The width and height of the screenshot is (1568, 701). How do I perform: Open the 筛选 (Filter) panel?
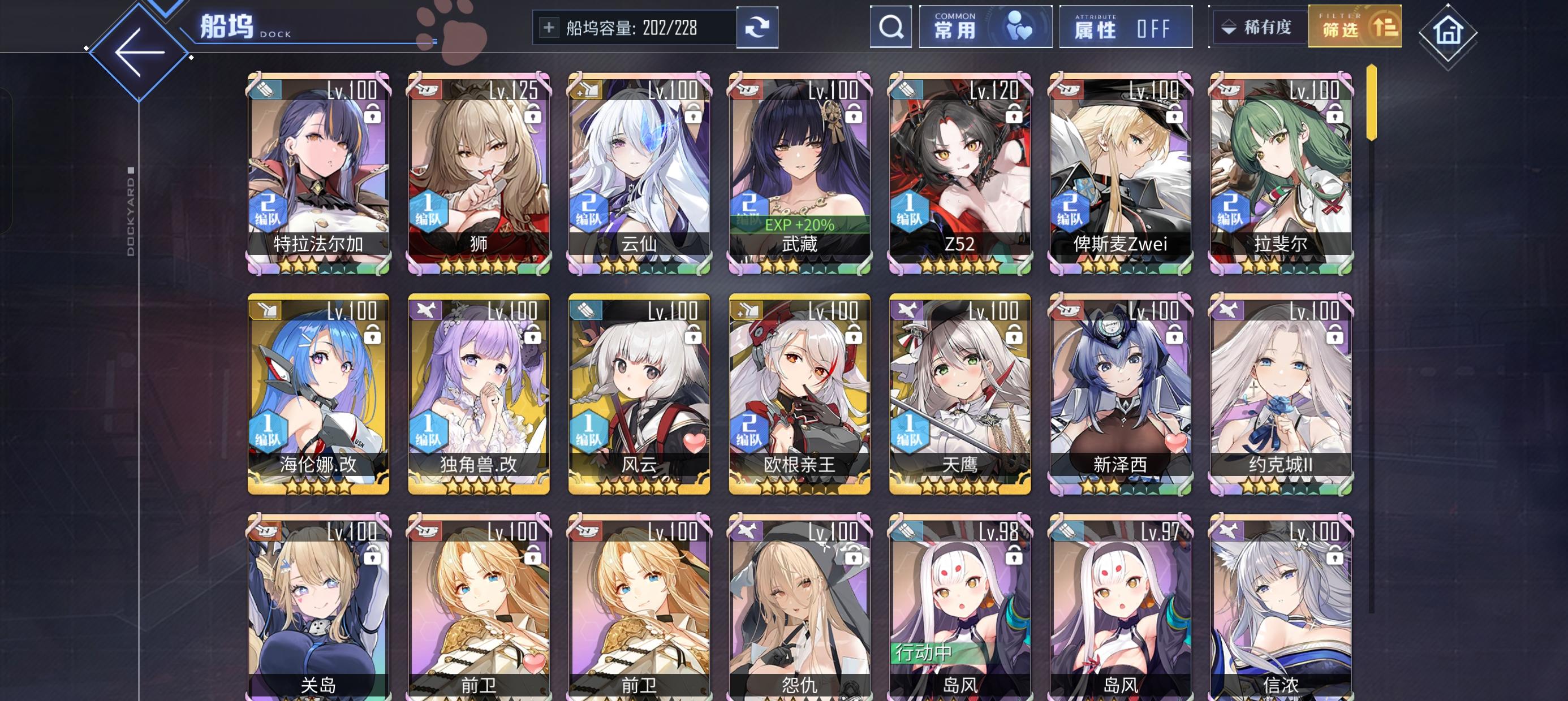(1354, 27)
